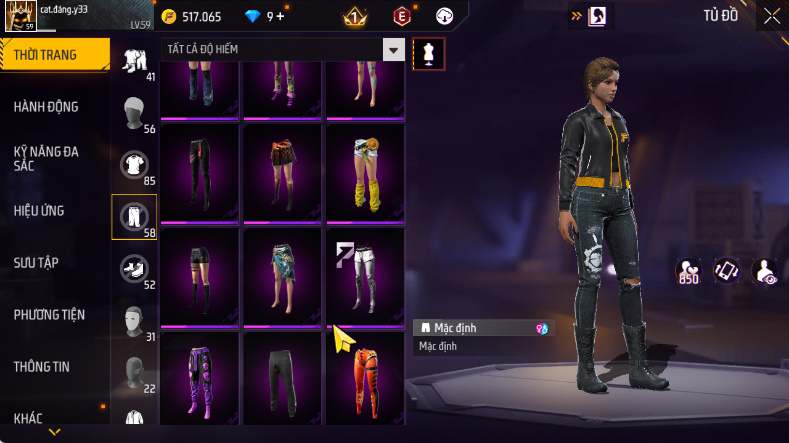
Task: Click the mannequin preview icon
Action: (428, 53)
